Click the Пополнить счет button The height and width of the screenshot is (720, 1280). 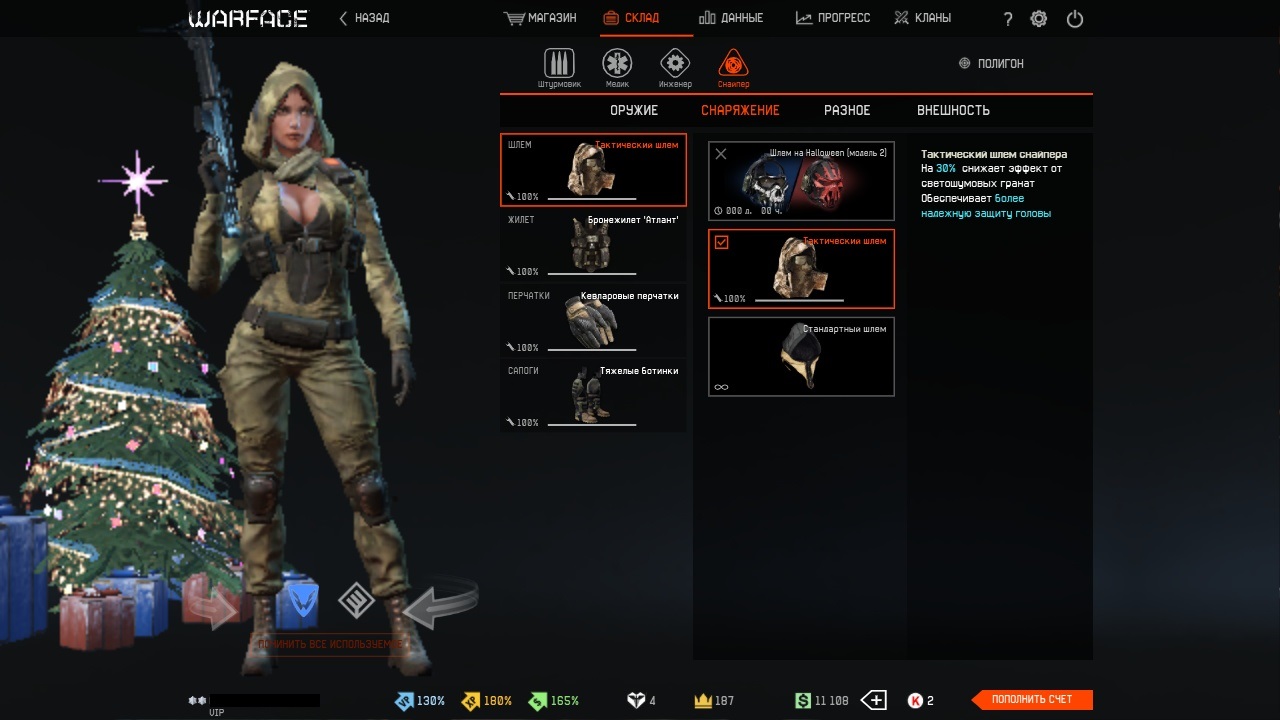tap(1032, 700)
